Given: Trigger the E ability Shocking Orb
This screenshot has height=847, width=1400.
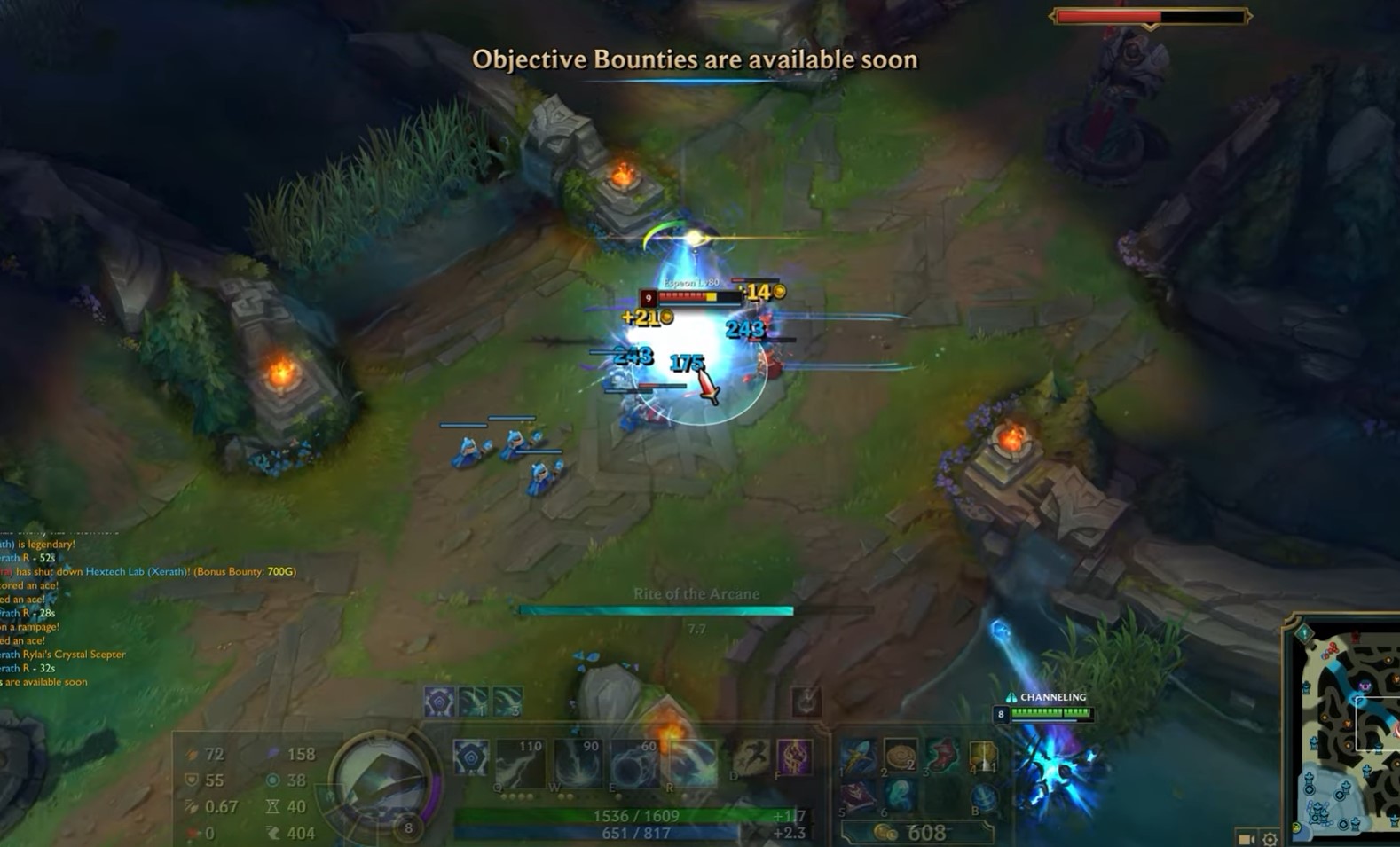Looking at the screenshot, I should point(637,765).
